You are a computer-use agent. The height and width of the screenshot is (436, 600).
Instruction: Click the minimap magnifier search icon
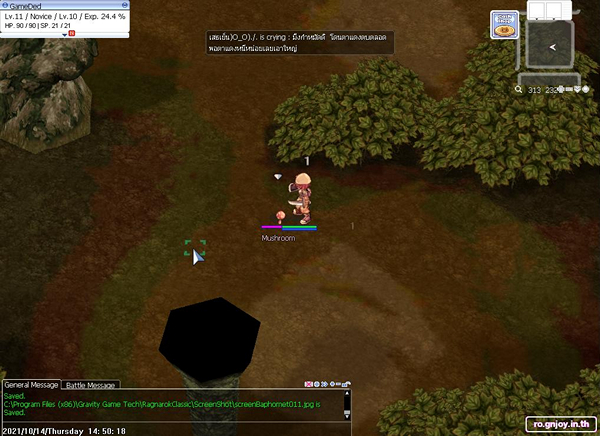(x=519, y=90)
